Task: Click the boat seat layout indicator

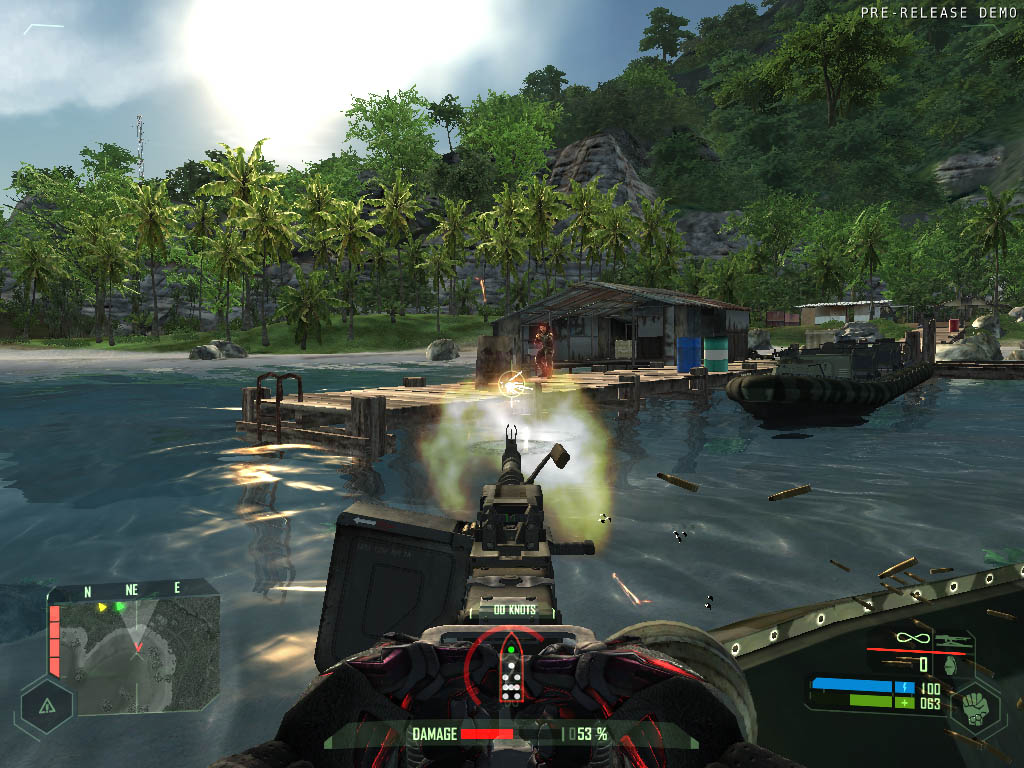Action: (x=510, y=673)
